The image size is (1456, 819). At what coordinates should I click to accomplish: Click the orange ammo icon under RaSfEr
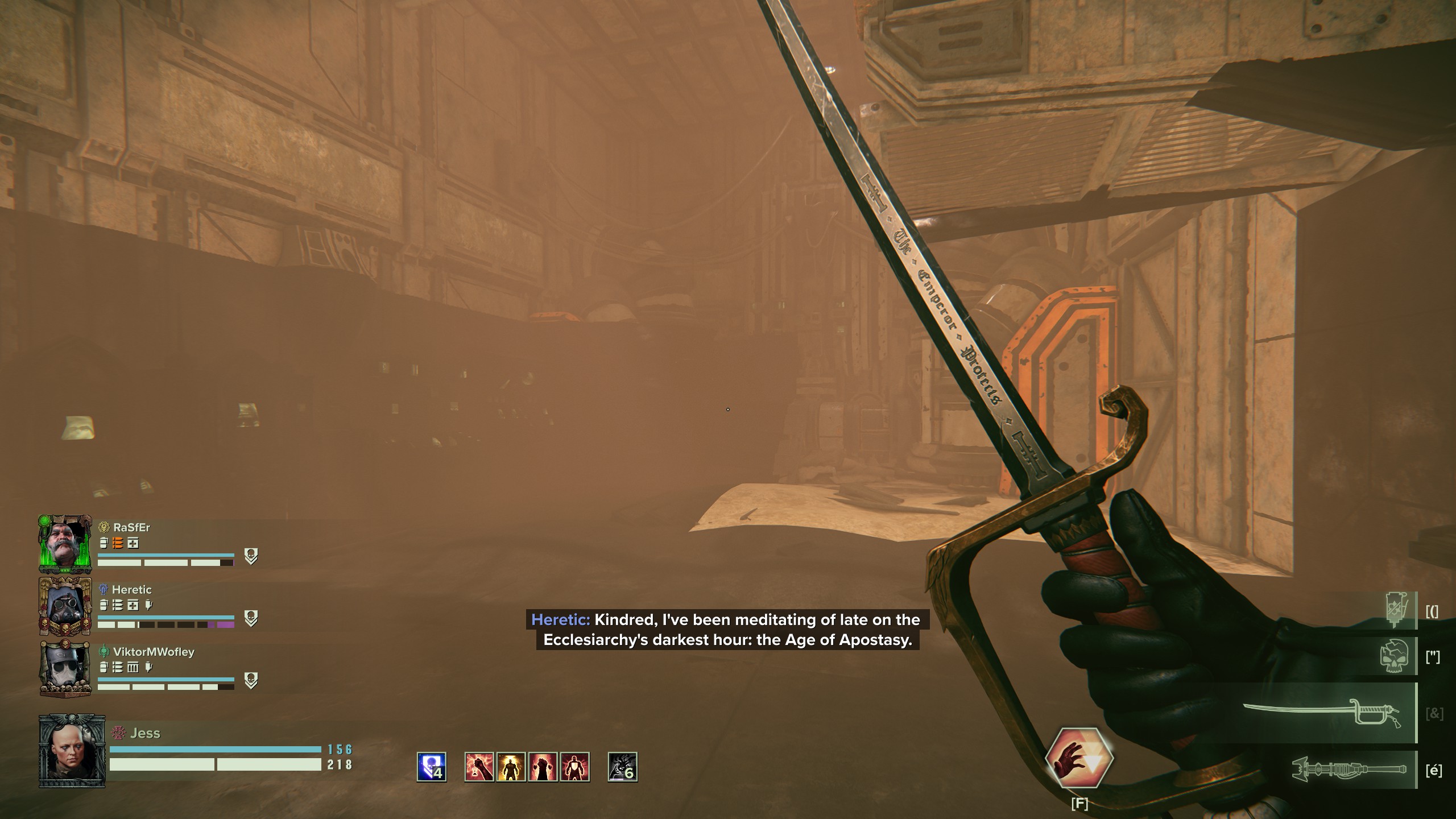(x=118, y=543)
